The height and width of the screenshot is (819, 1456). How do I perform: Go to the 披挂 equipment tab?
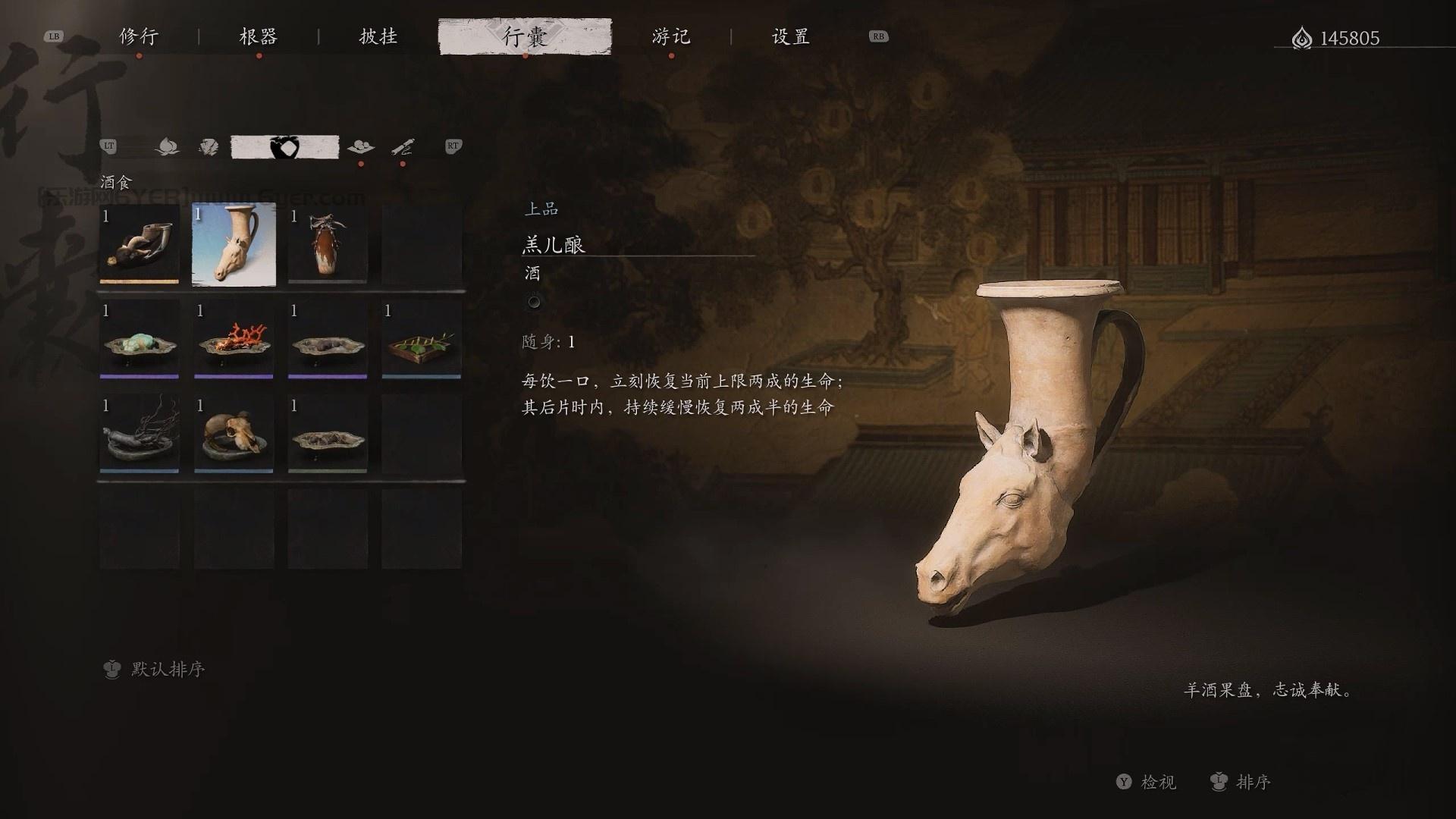(x=378, y=36)
